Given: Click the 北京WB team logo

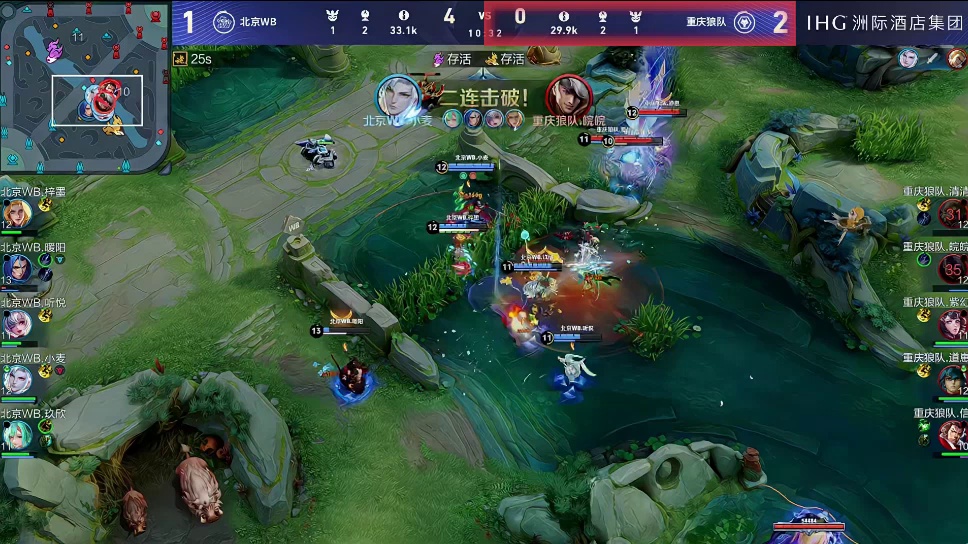Looking at the screenshot, I should pos(223,22).
